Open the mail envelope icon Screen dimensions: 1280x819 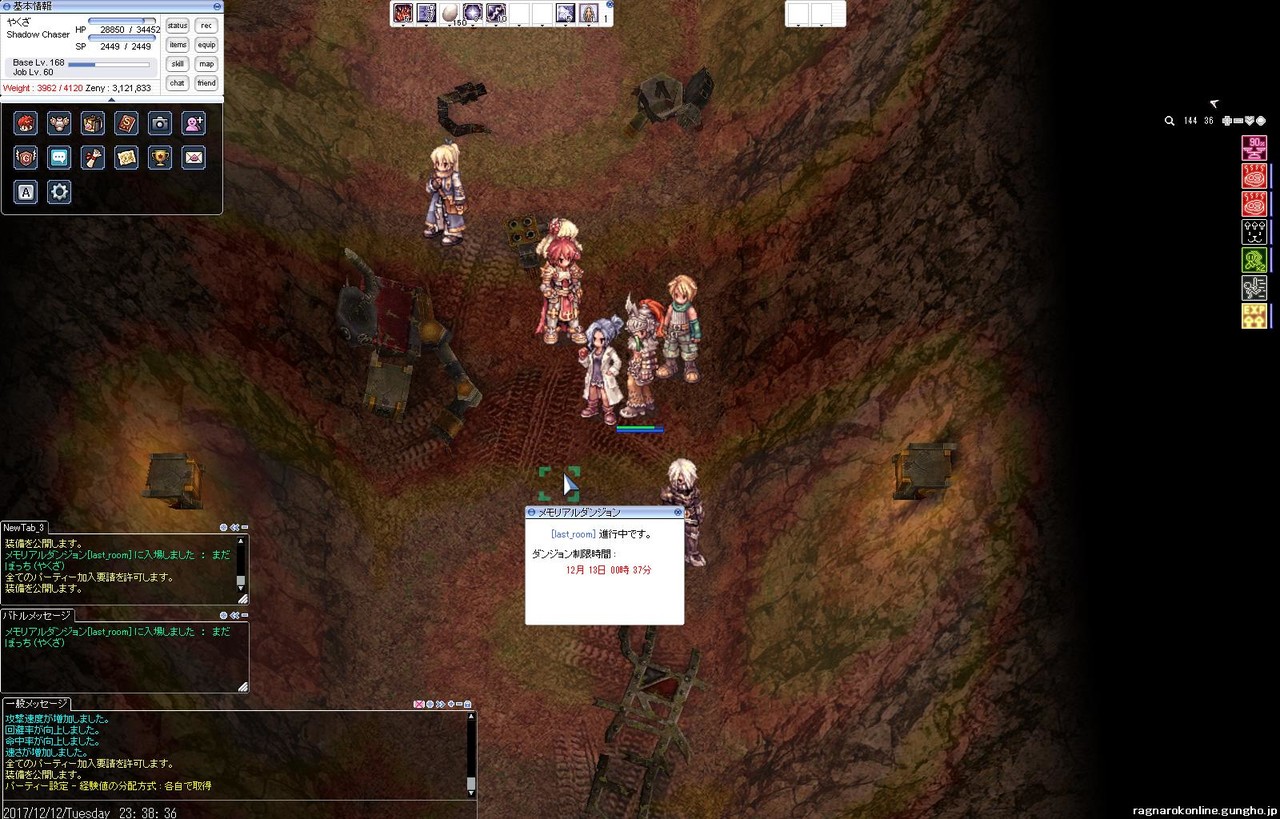194,157
